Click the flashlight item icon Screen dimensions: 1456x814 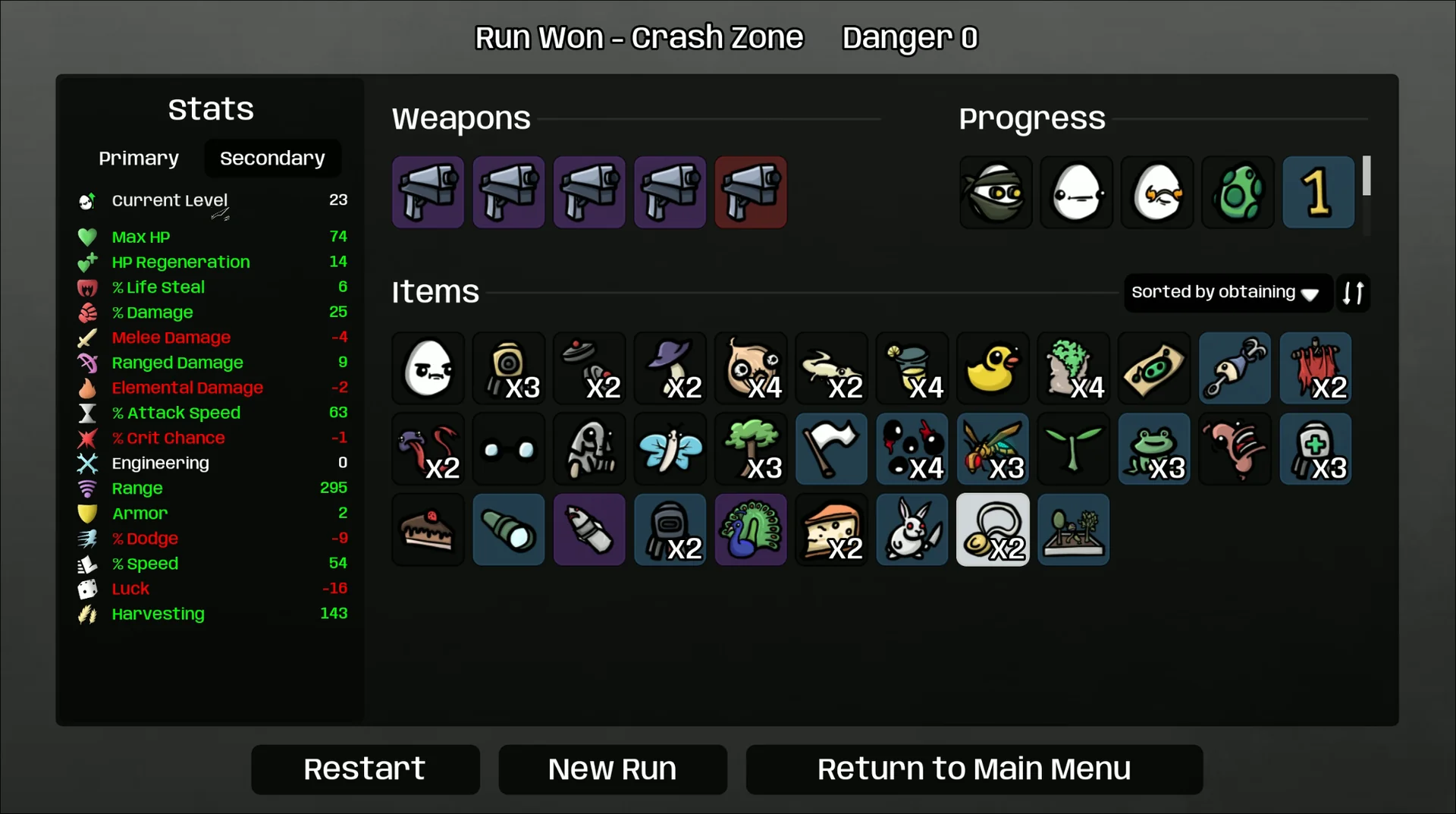pos(508,530)
